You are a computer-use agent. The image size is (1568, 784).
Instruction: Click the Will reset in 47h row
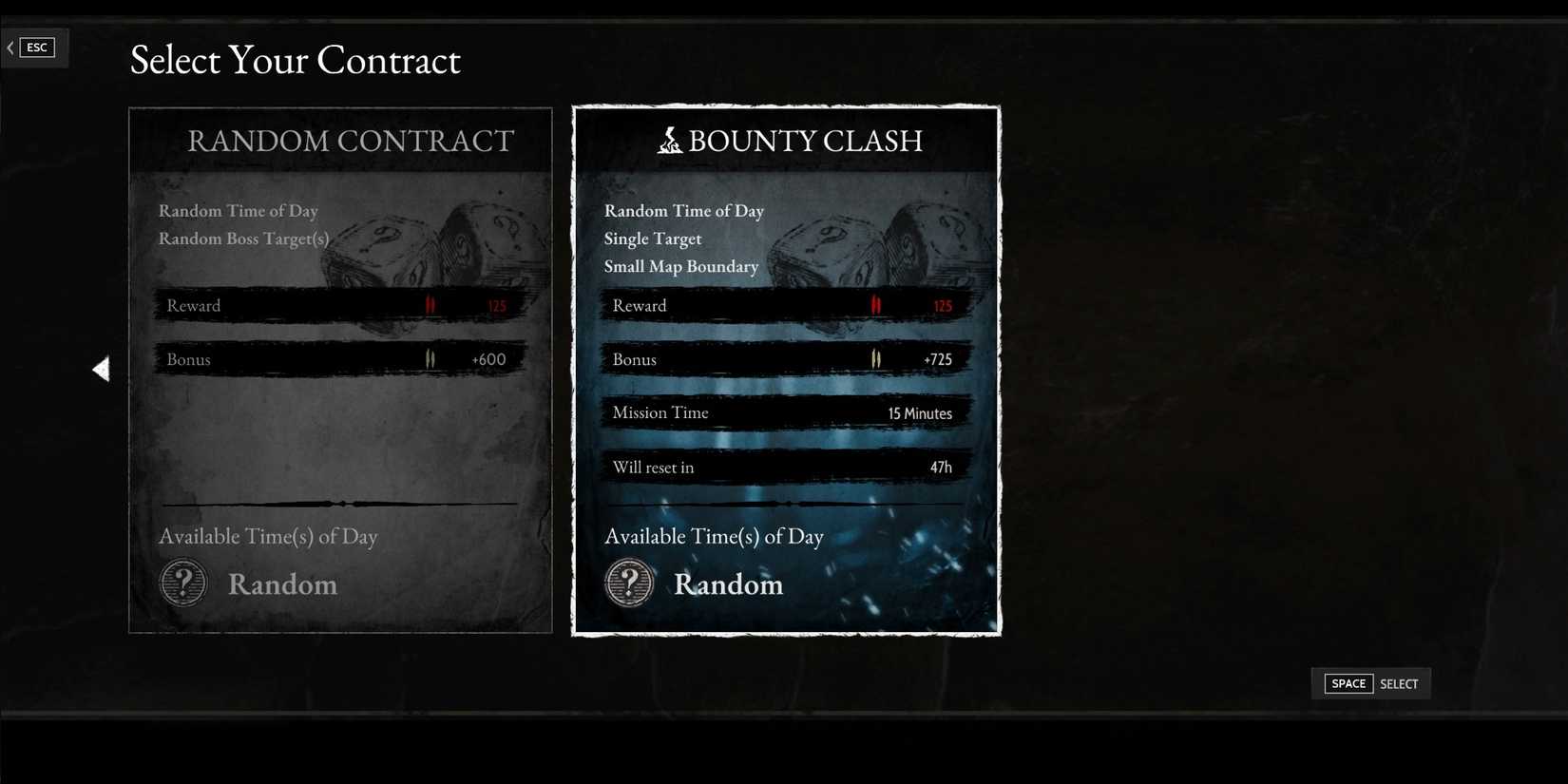tap(786, 467)
